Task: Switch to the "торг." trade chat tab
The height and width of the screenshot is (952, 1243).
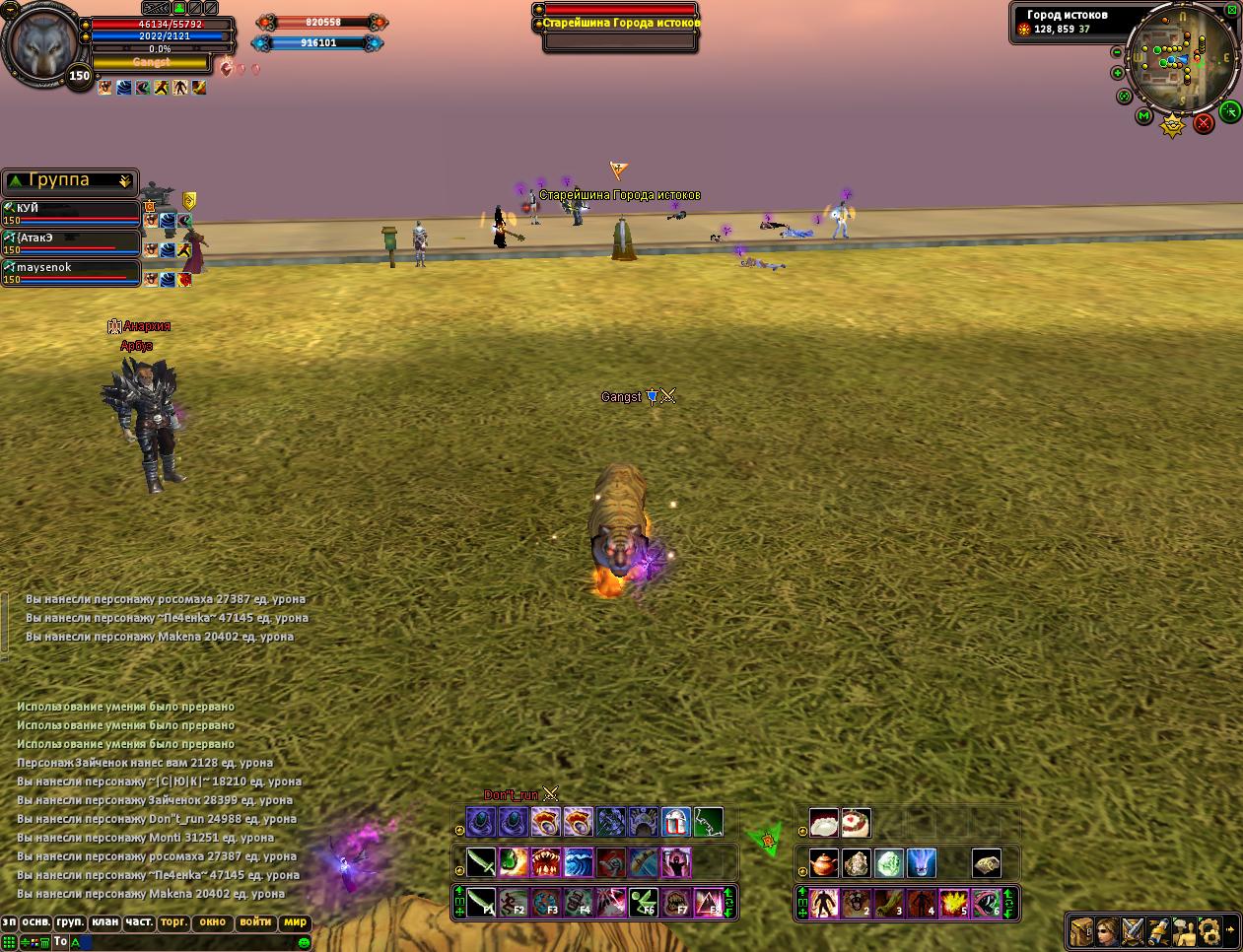Action: point(173,923)
